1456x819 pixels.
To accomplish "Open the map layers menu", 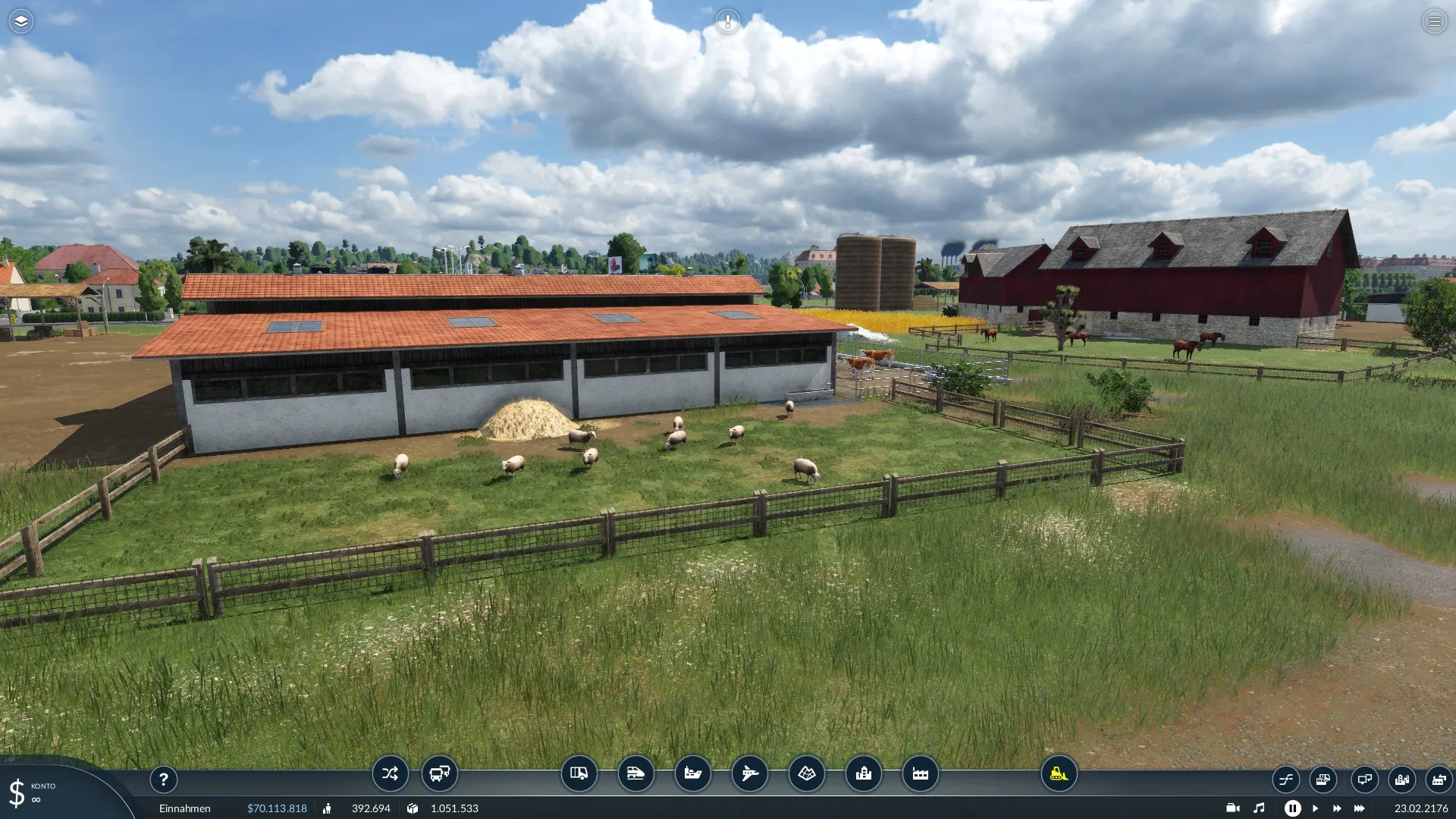I will point(21,21).
